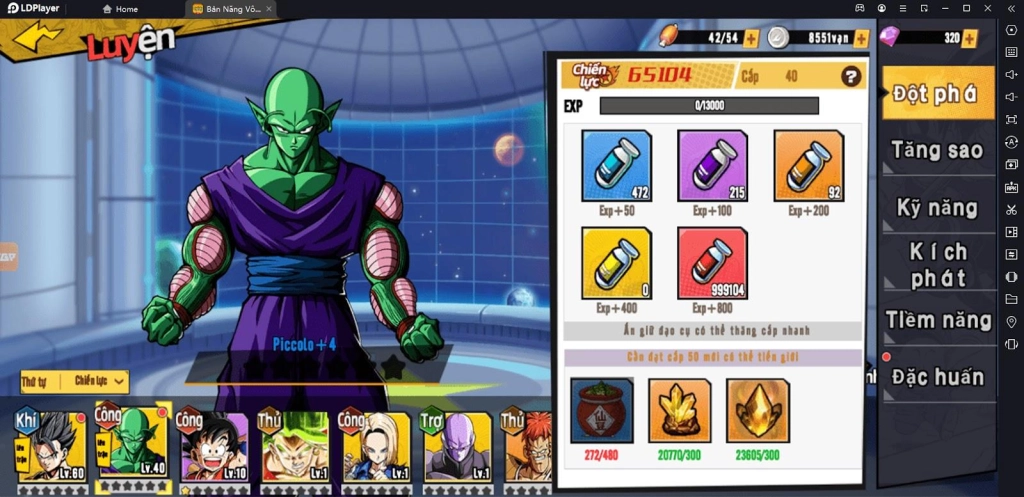1024x497 pixels.
Task: Use the purple Exp+100 potion
Action: coord(712,165)
